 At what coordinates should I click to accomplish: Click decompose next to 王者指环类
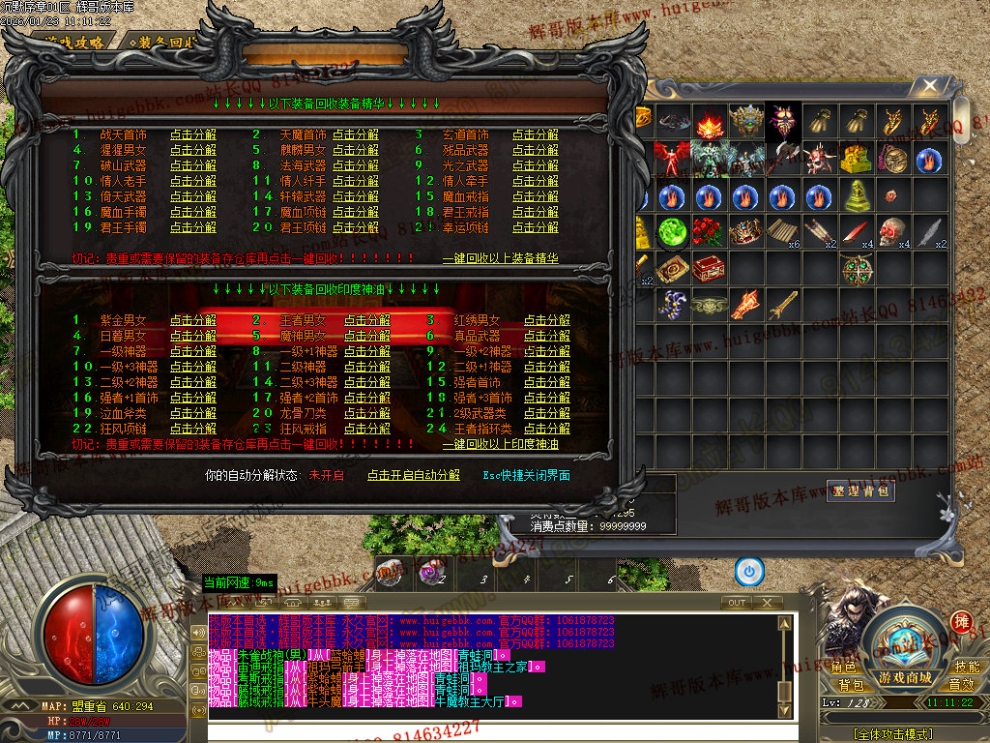(x=546, y=429)
